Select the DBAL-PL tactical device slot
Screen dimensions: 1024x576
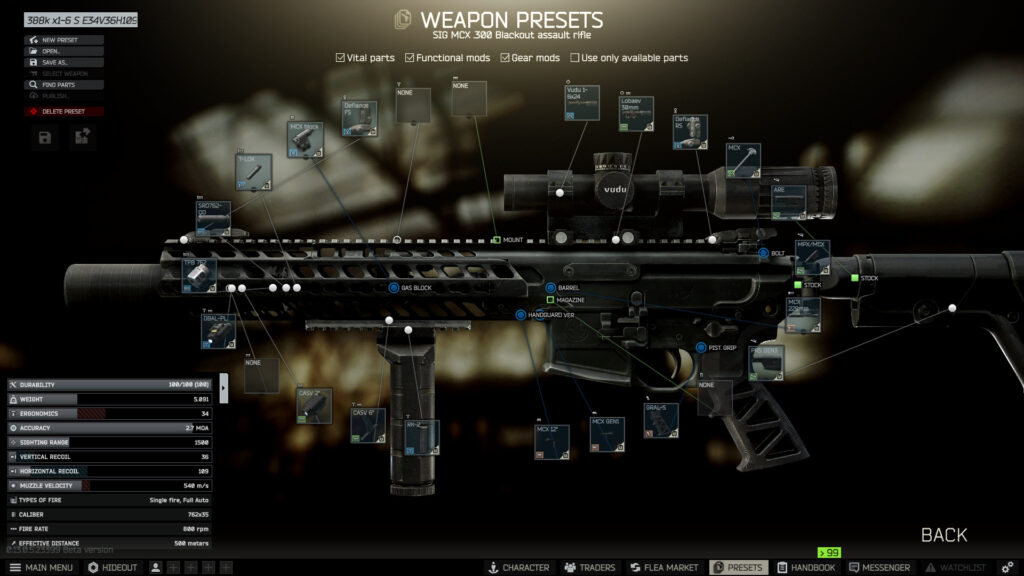coord(218,331)
